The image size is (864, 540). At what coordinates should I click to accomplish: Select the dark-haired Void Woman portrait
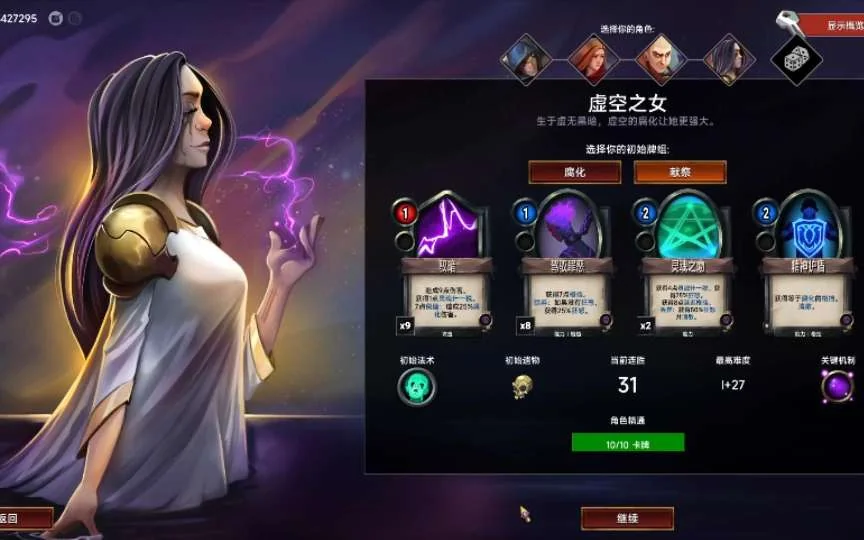point(729,59)
